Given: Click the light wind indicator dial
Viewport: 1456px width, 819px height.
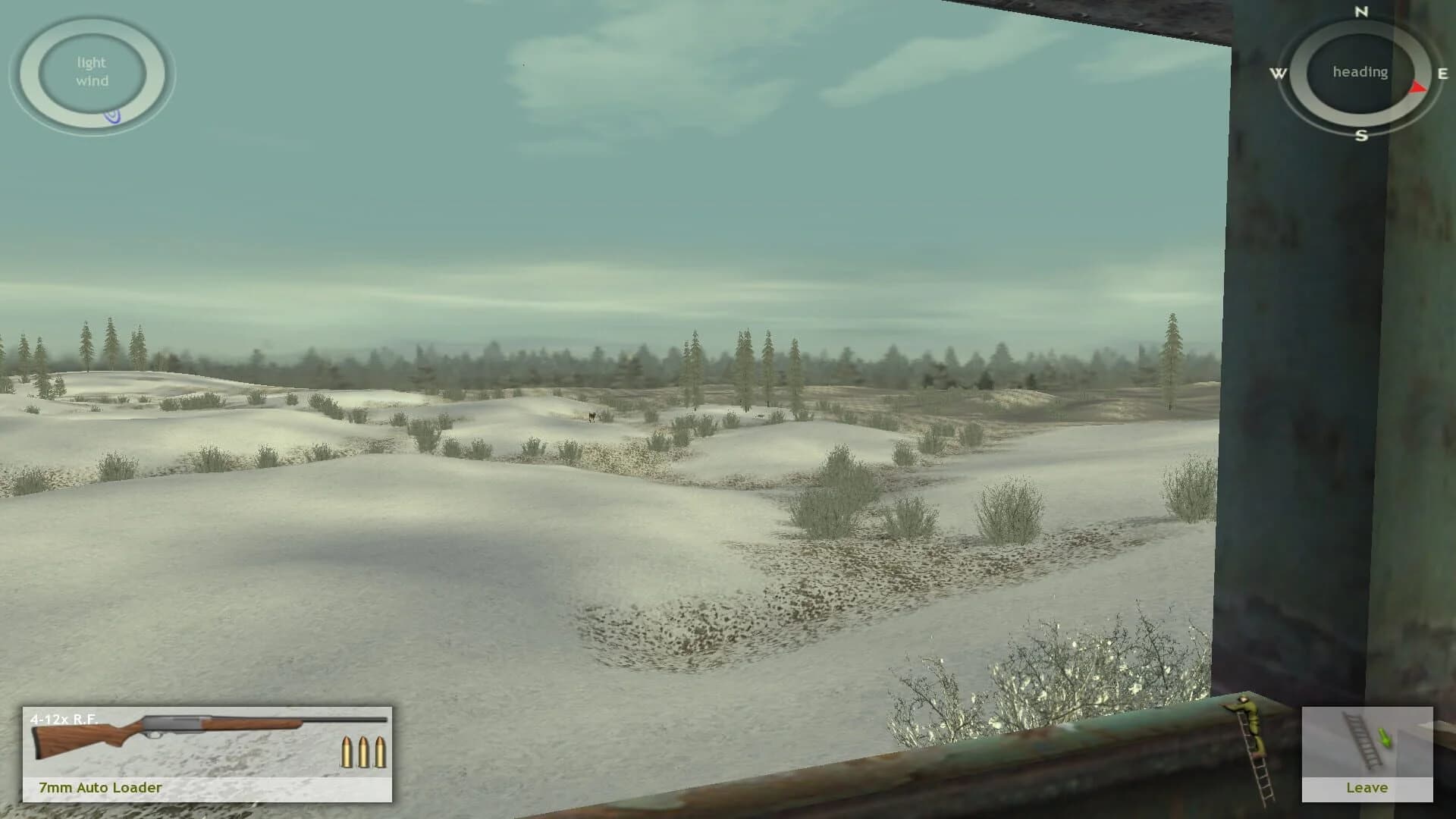Looking at the screenshot, I should click(91, 72).
